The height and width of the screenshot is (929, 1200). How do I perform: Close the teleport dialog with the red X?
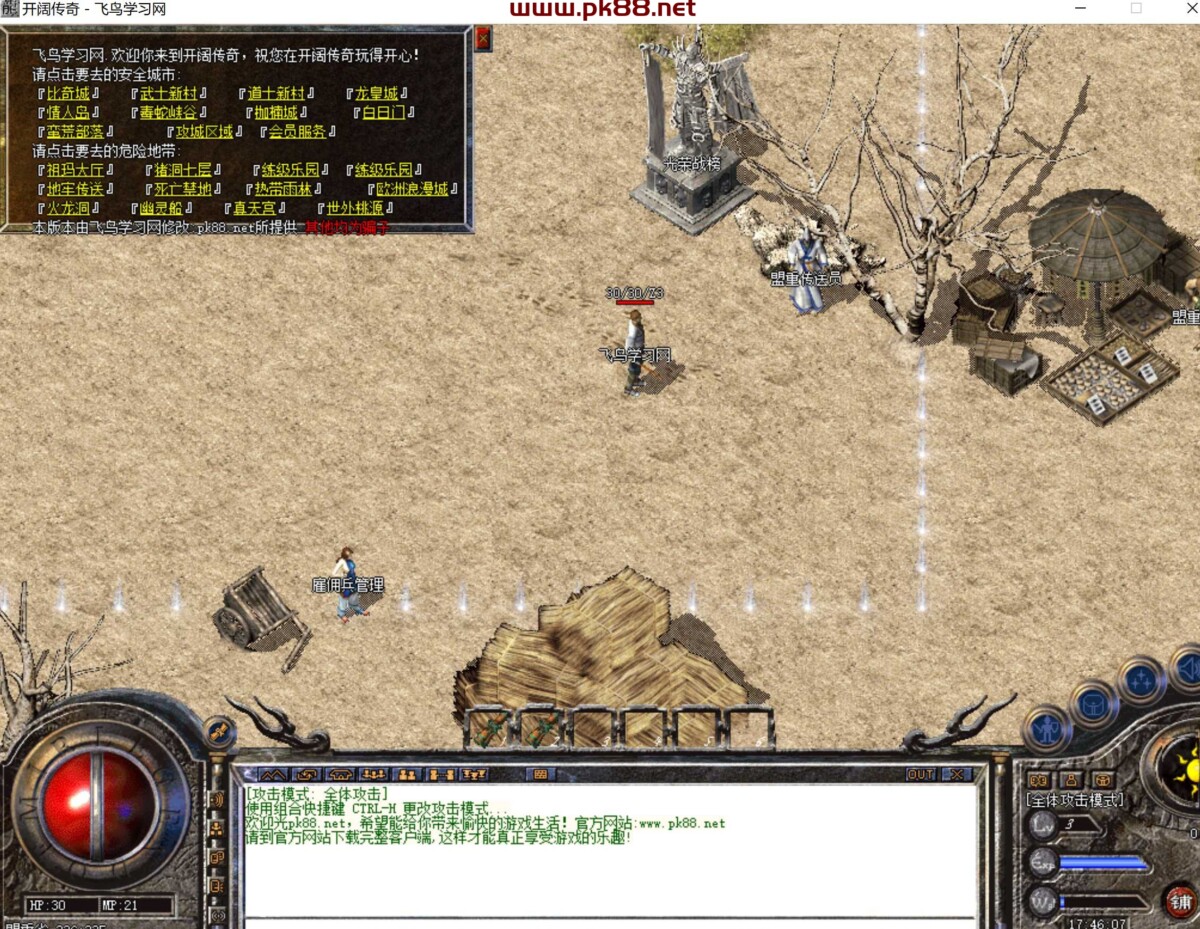click(x=483, y=39)
